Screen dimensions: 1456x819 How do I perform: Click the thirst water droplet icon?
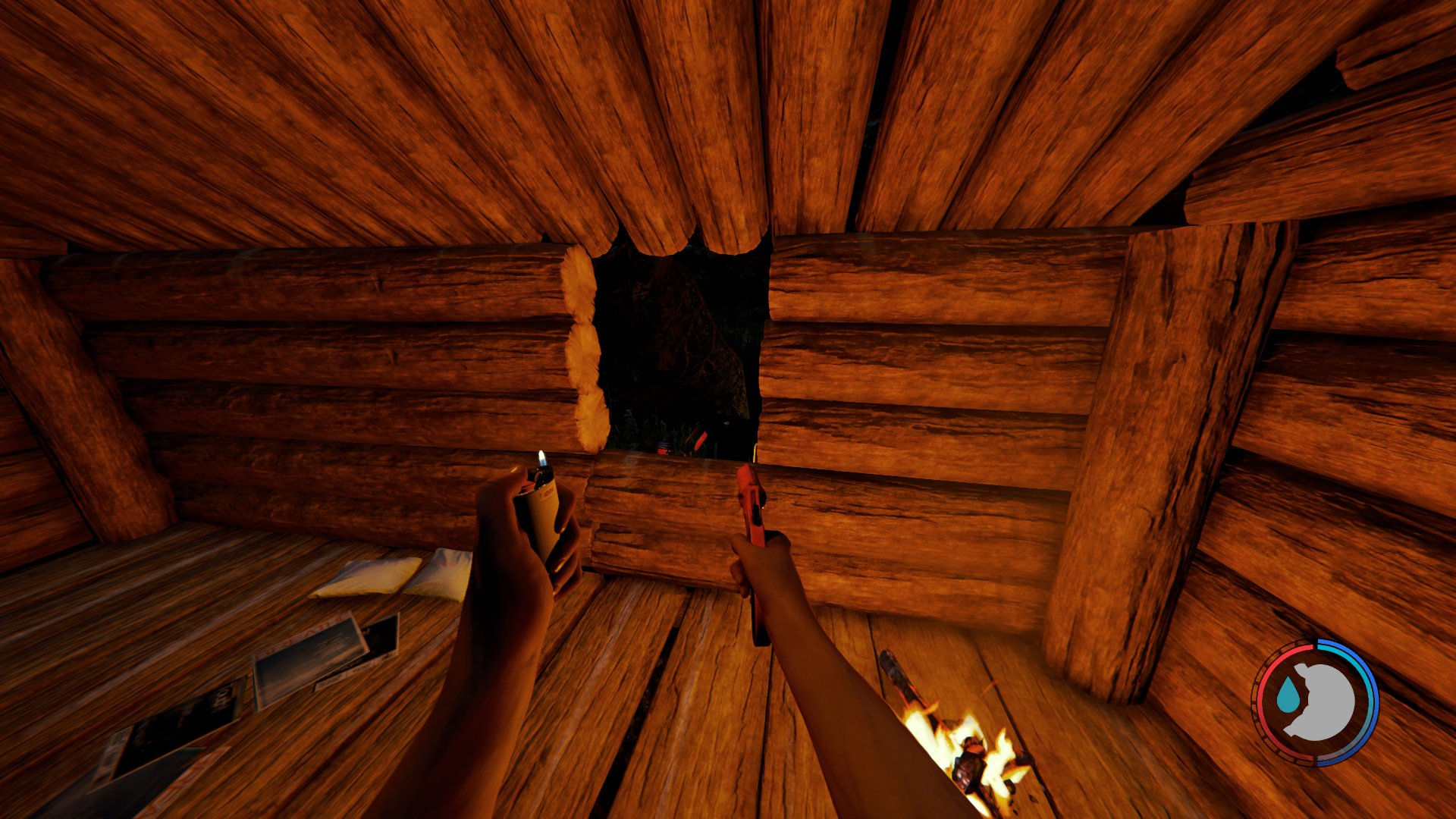pyautogui.click(x=1287, y=694)
